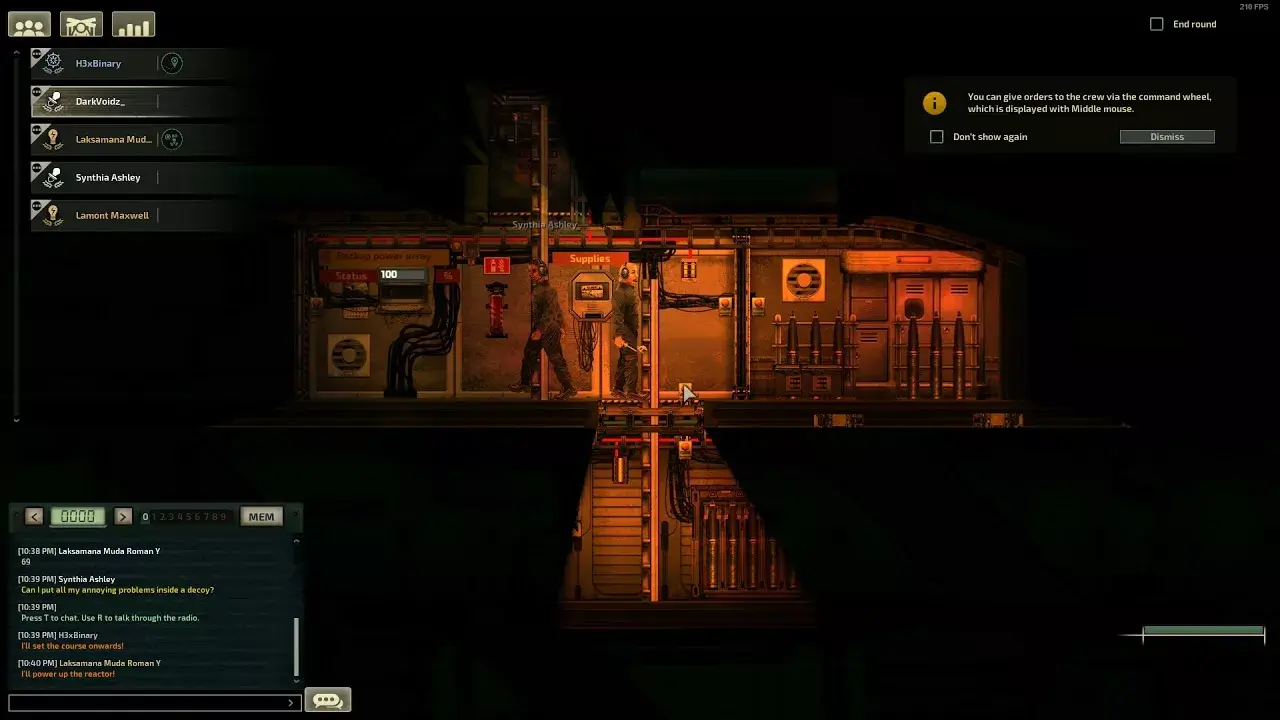Click H3xBinary's navigation order icon

pos(174,63)
